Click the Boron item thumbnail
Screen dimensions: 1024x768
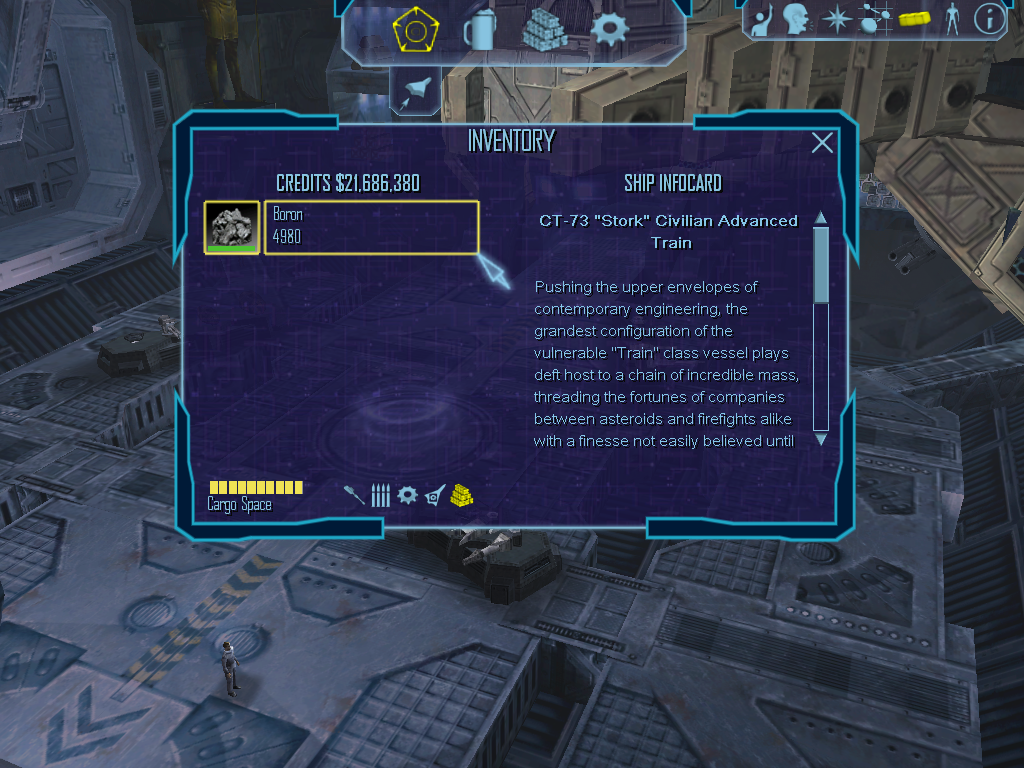tap(231, 228)
